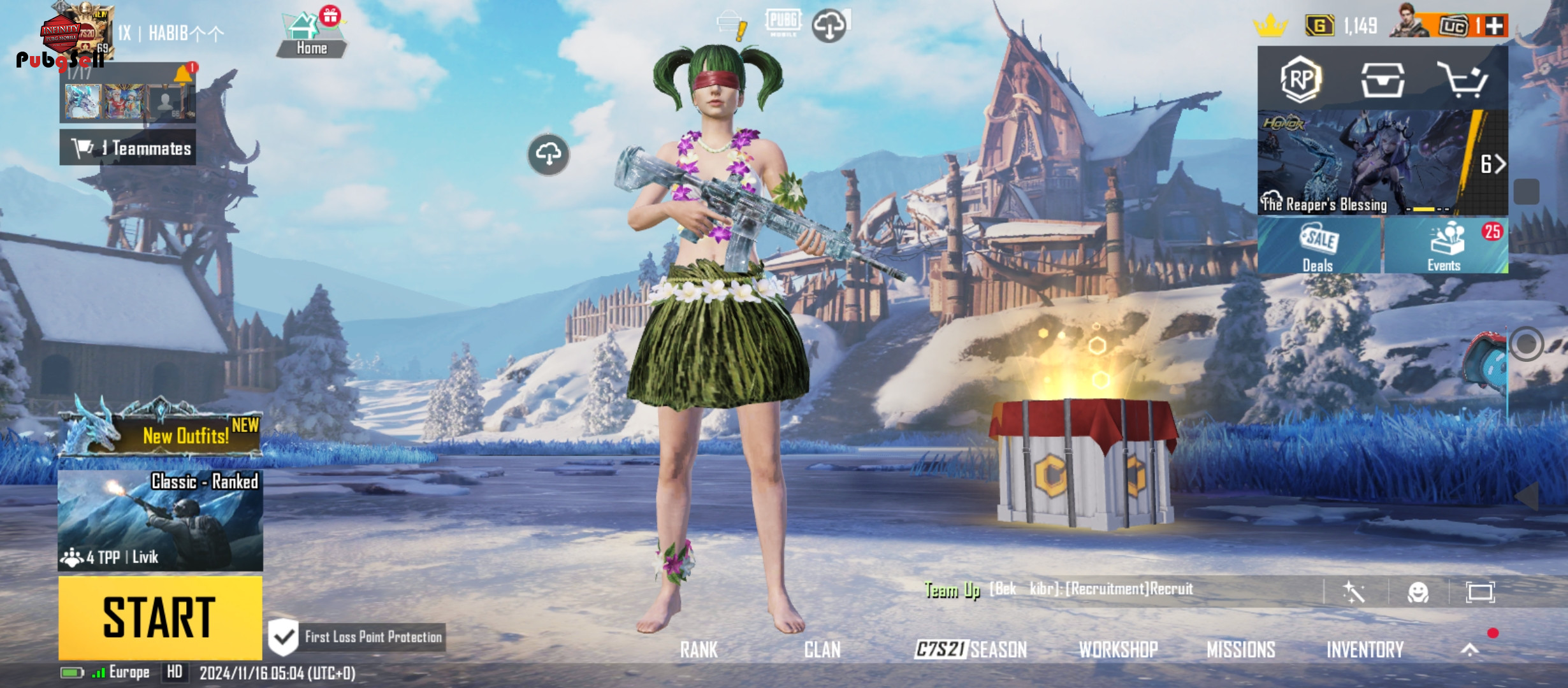Open the C7S21 SEASON menu
The image size is (1568, 688).
click(x=970, y=649)
